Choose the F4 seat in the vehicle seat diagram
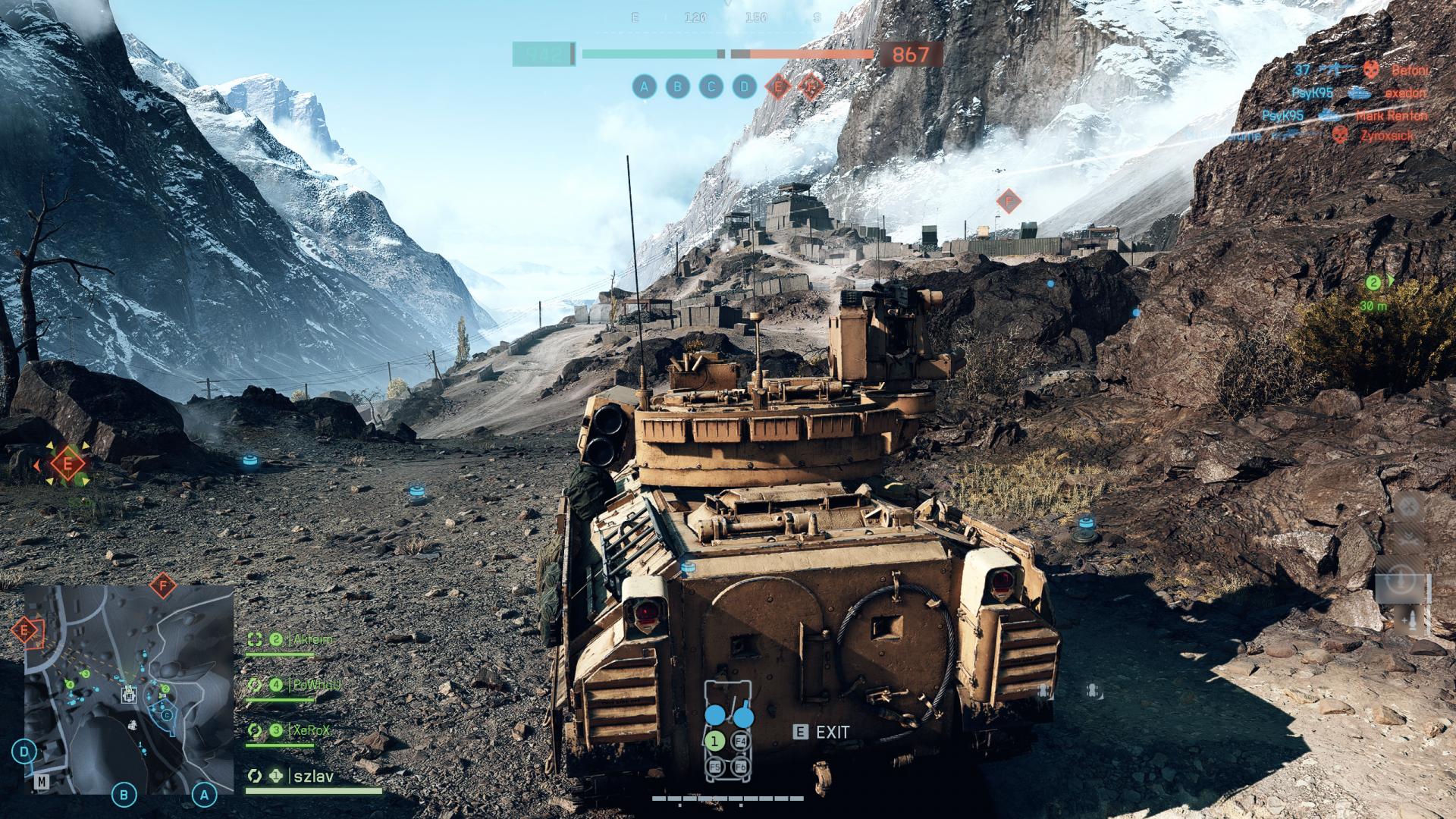1456x819 pixels. pyautogui.click(x=742, y=741)
